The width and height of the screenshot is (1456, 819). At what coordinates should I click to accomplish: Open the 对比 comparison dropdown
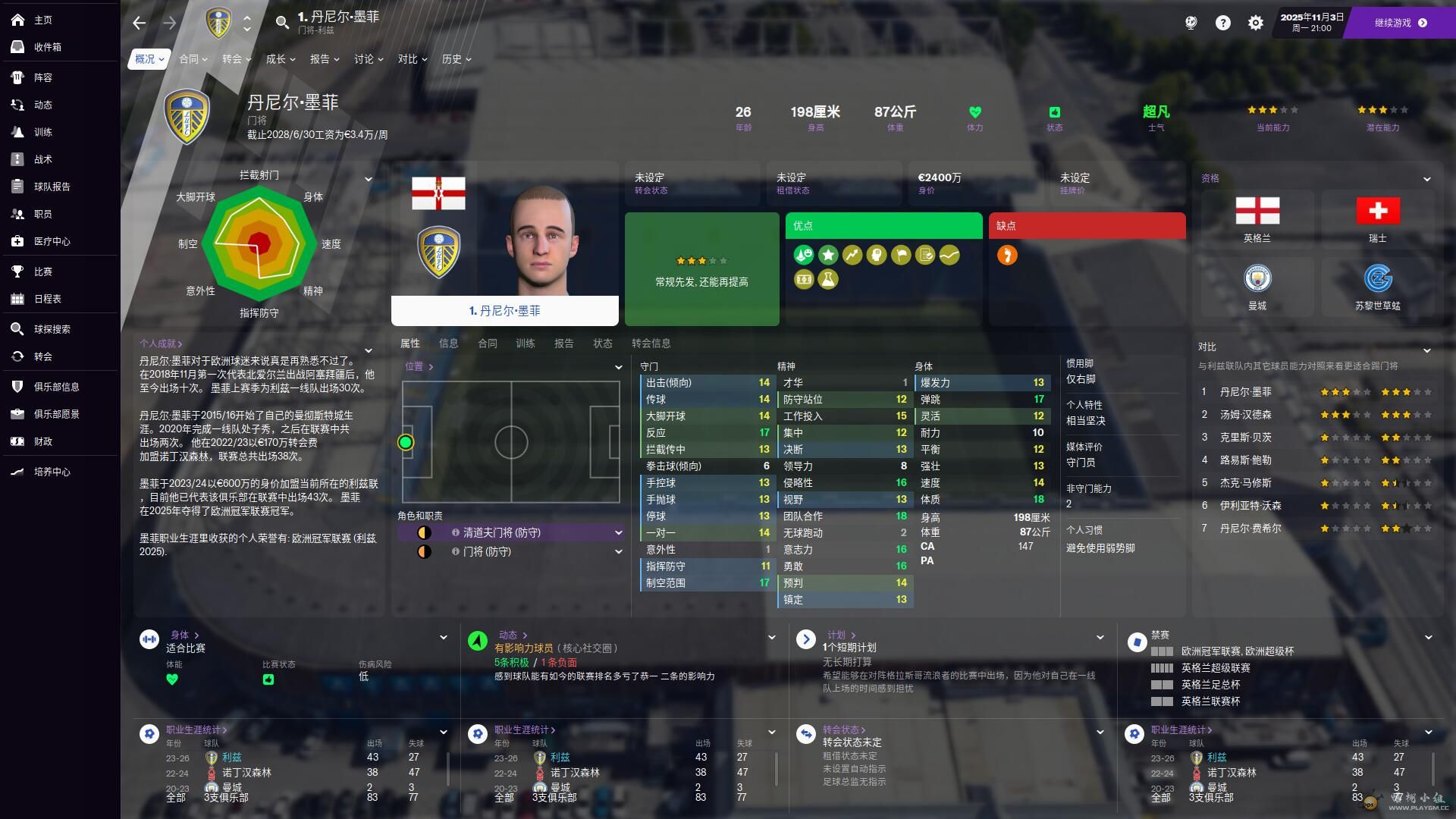click(x=412, y=59)
